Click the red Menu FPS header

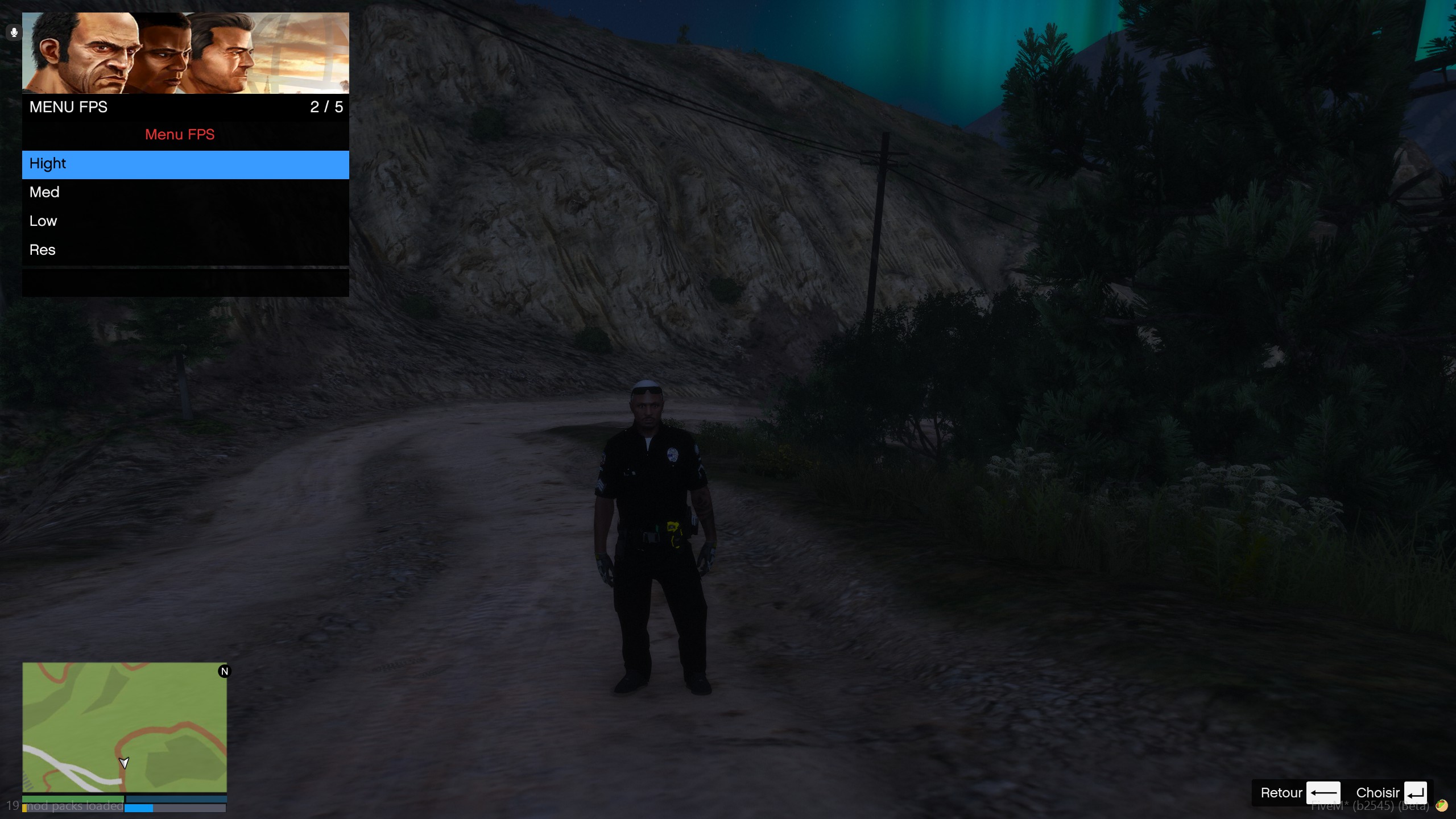pos(180,135)
